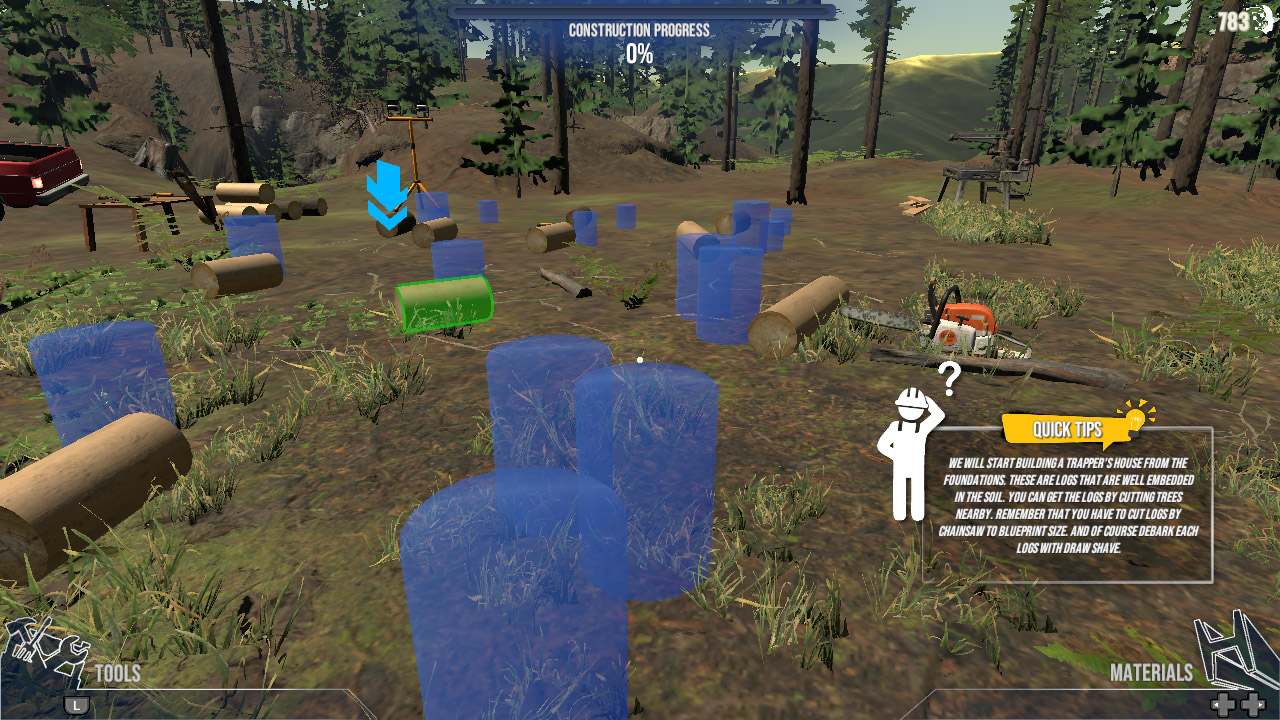Select the green highlighted log blueprint
Viewport: 1280px width, 720px height.
[444, 303]
